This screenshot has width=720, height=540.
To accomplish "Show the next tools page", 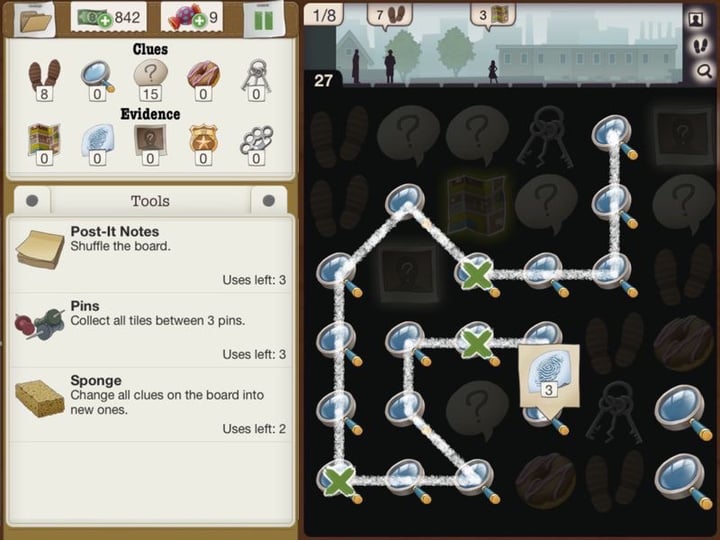I will [x=268, y=200].
